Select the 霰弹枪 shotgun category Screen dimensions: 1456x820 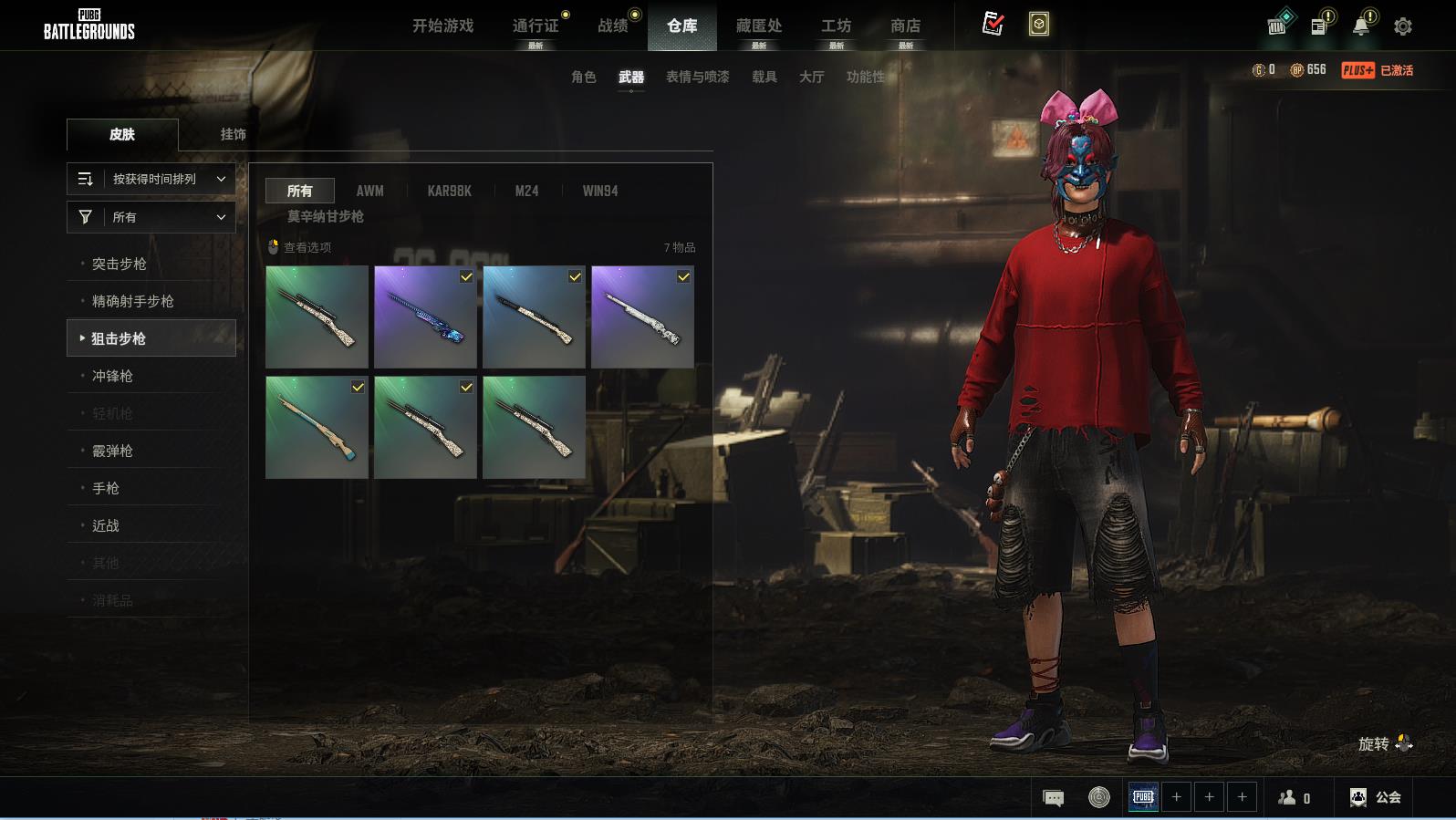click(112, 451)
